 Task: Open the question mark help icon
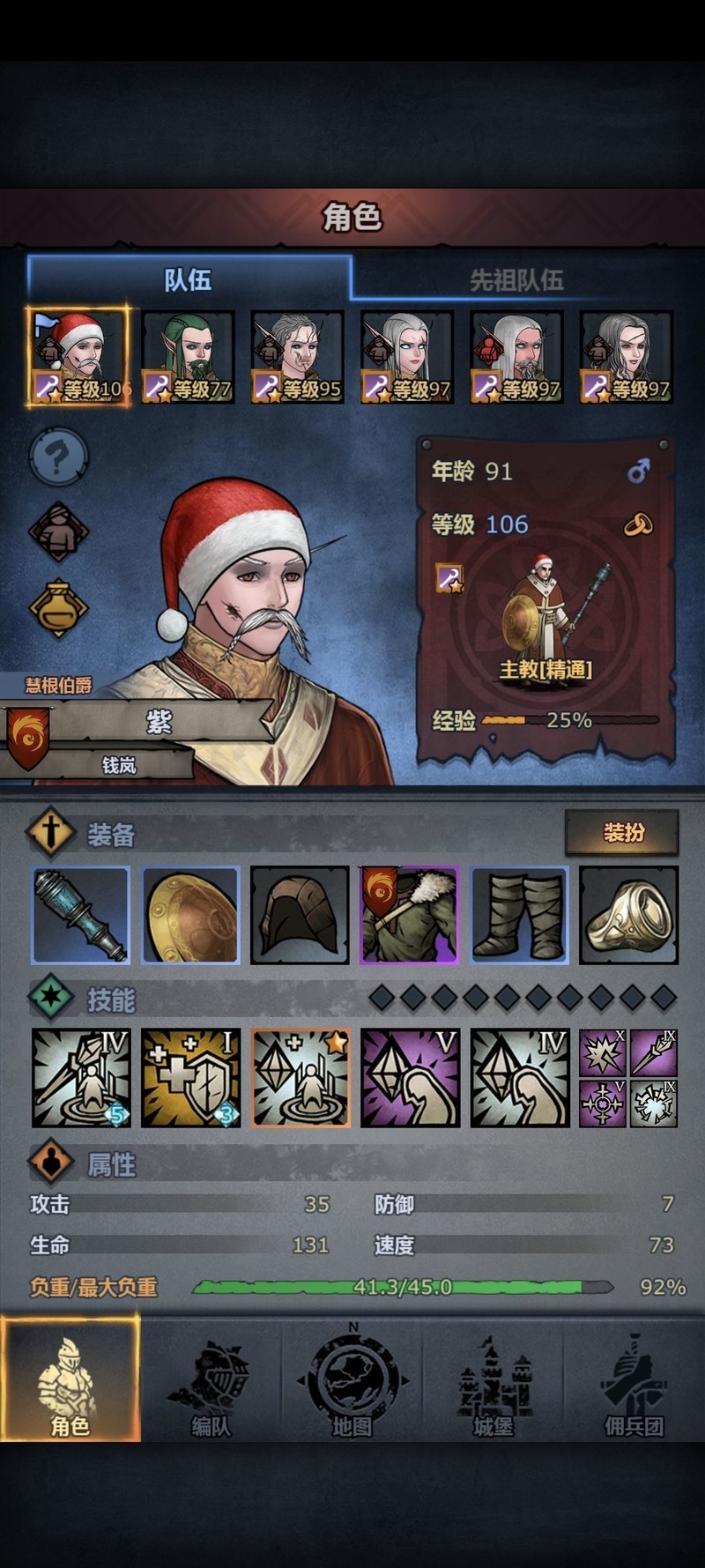[x=58, y=457]
